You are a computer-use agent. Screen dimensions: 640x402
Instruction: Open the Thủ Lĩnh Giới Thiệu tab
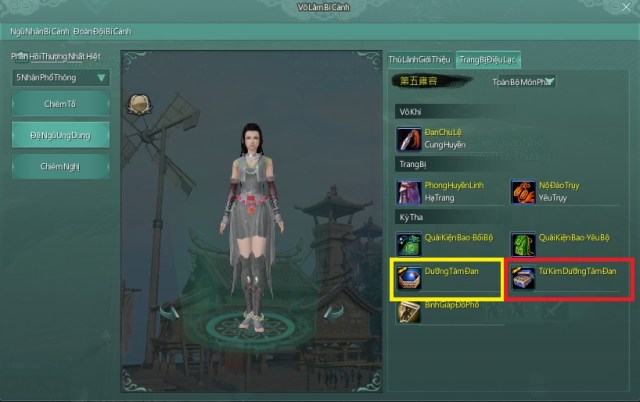[x=419, y=60]
